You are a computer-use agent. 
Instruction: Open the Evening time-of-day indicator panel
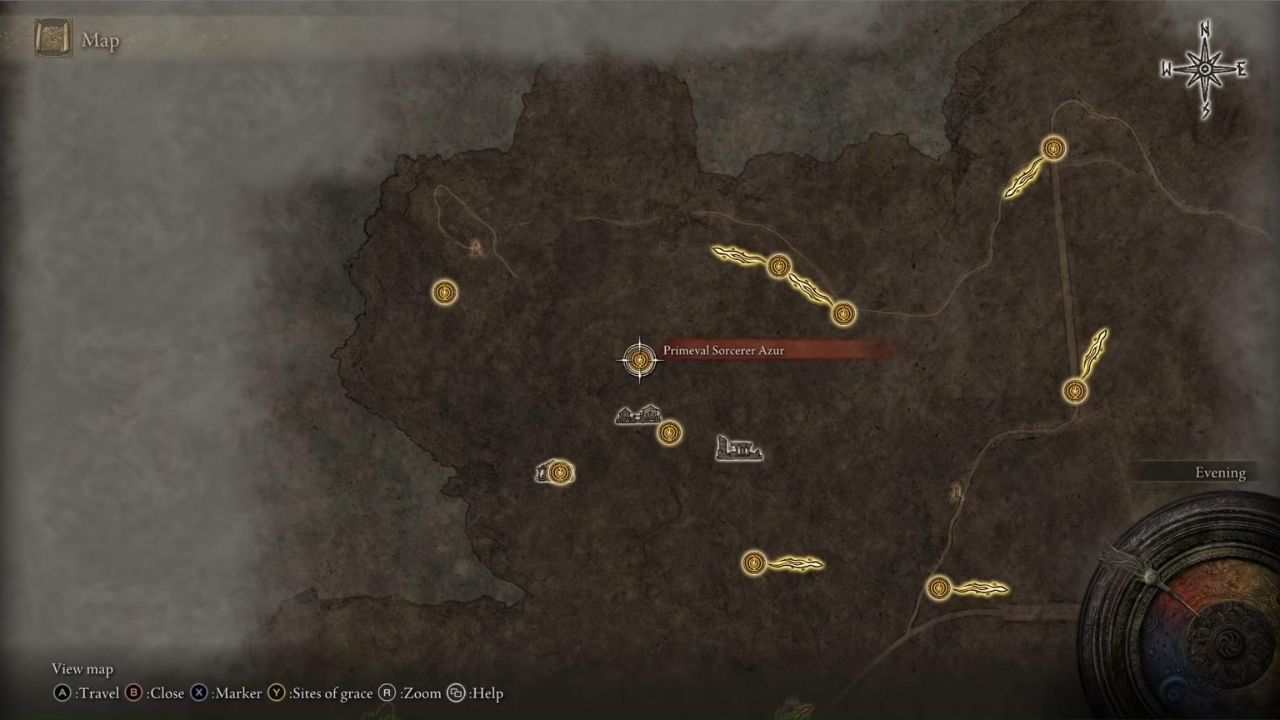[x=1218, y=472]
